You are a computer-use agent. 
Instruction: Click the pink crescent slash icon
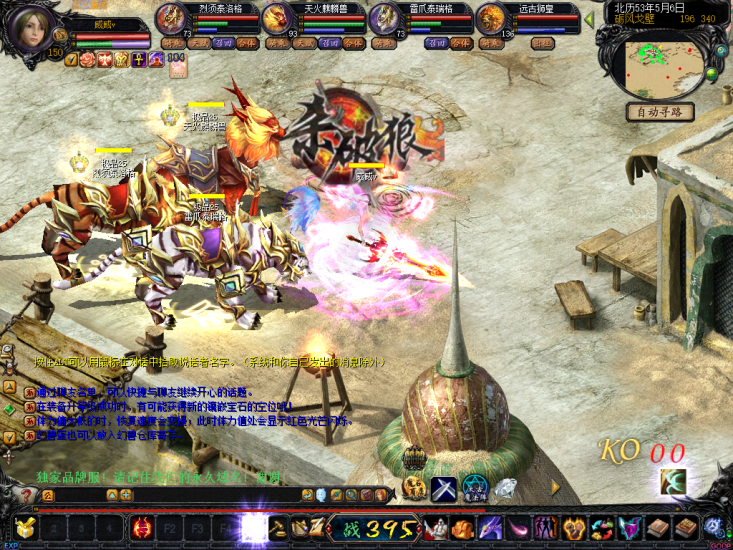coord(519,527)
